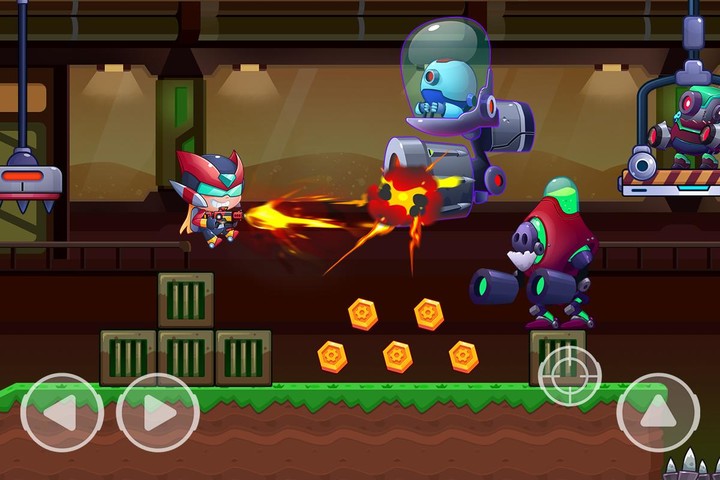Tap the move left arrow button
This screenshot has width=720, height=480.
click(61, 412)
